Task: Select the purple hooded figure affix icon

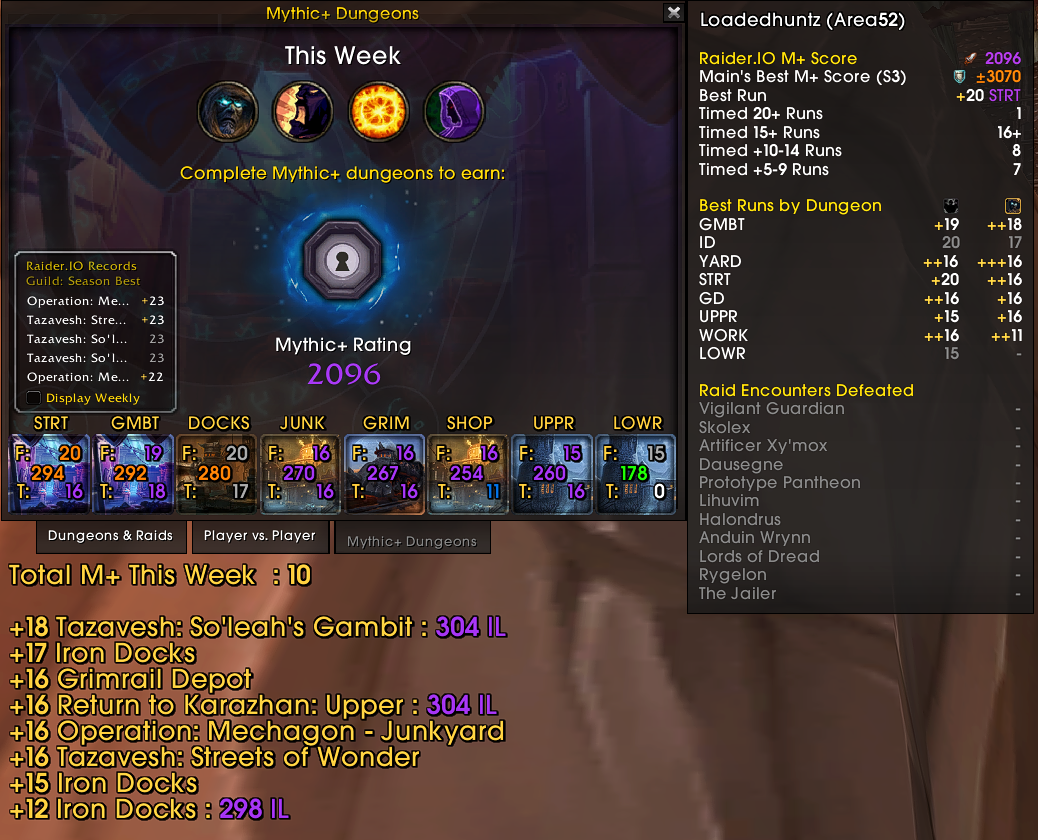Action: click(x=454, y=111)
